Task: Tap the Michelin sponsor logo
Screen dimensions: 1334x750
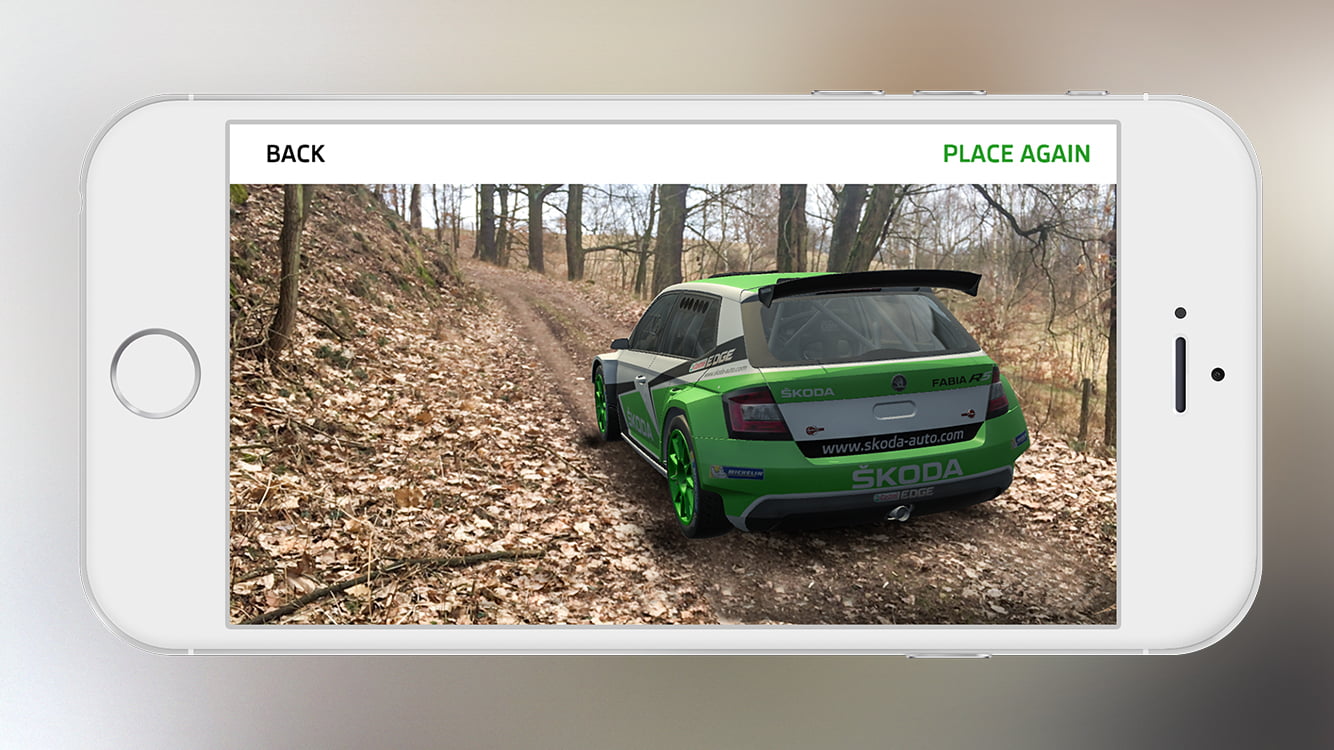Action: tap(739, 471)
